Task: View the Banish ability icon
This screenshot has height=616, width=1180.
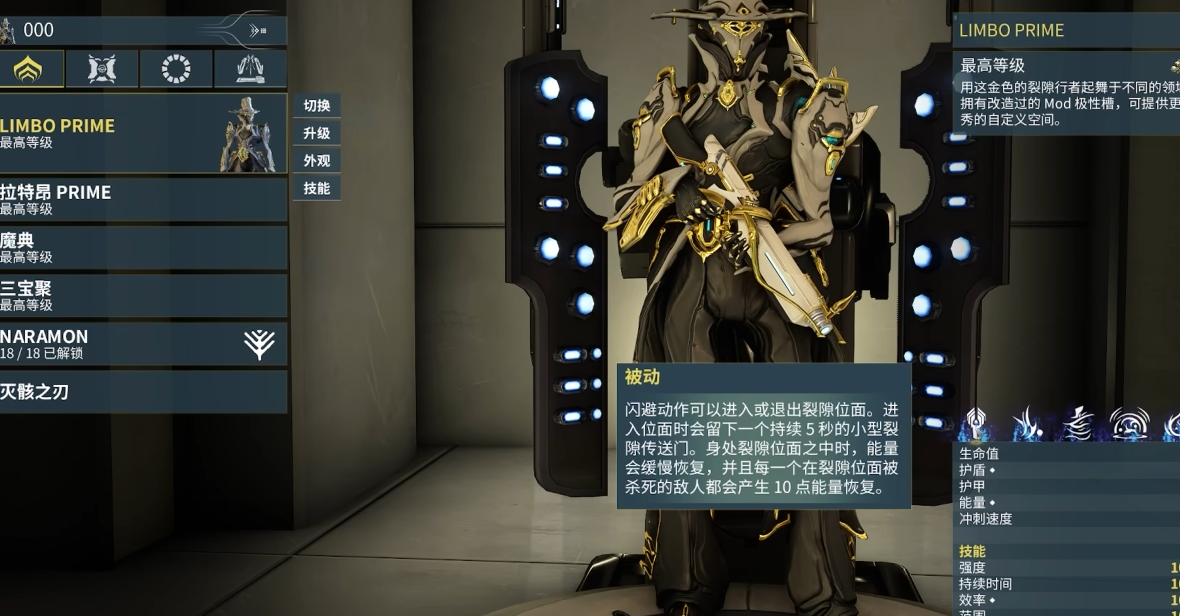Action: click(x=1026, y=425)
